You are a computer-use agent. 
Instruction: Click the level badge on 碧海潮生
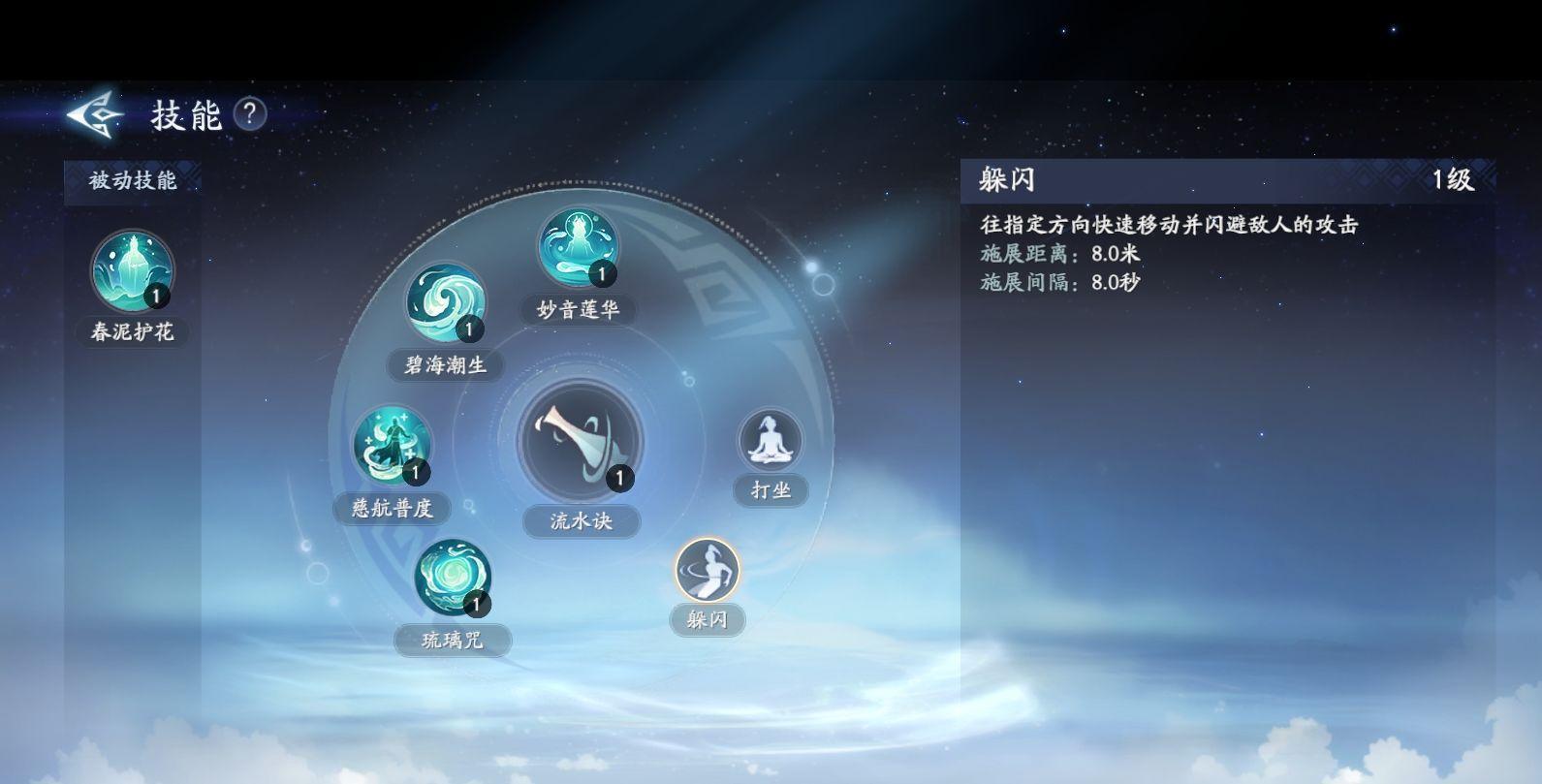pos(469,329)
